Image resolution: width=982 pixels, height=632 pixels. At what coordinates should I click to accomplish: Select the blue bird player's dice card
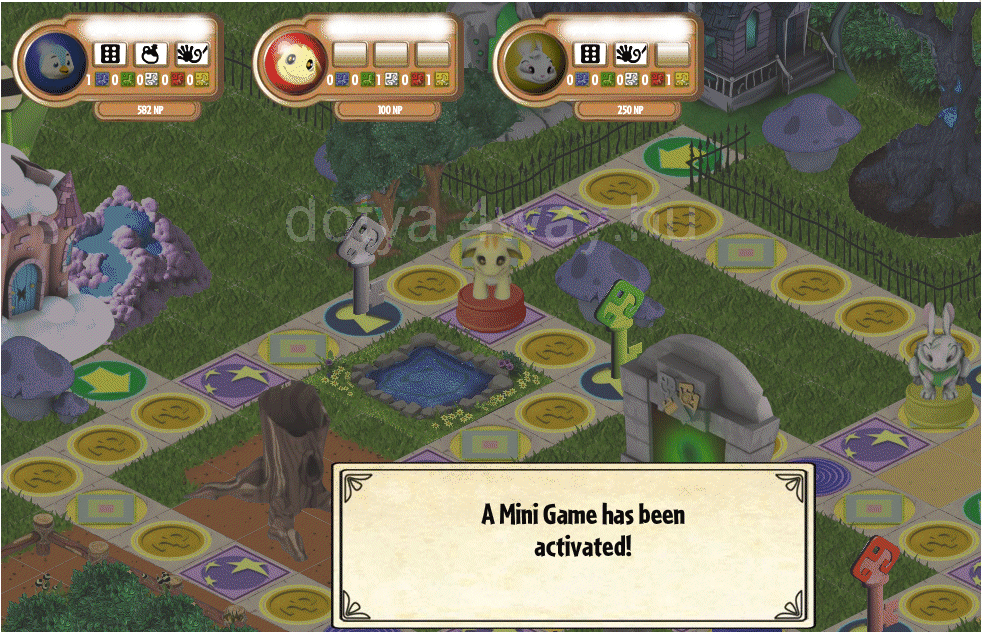point(109,53)
